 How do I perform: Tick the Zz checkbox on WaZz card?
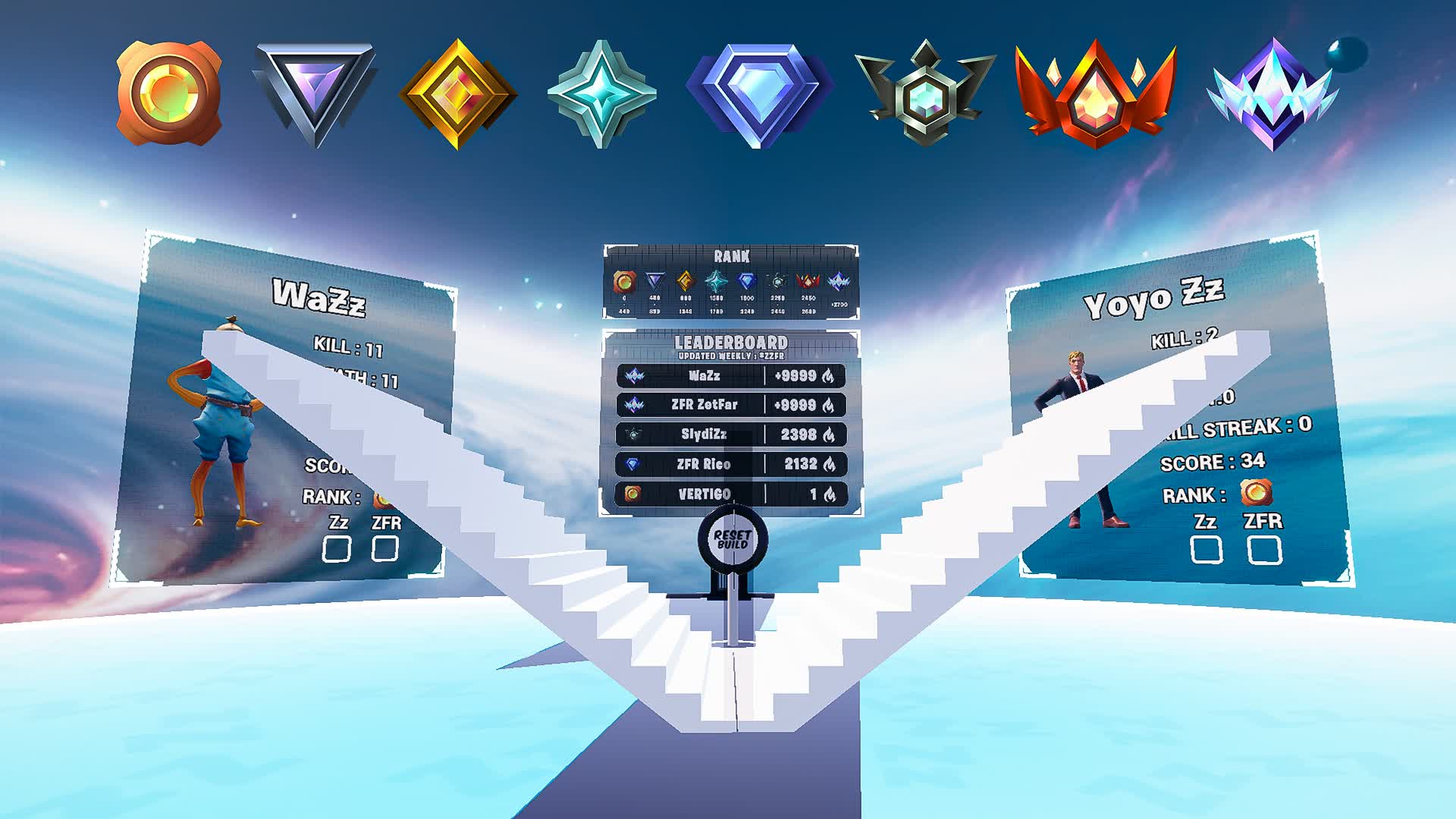coord(336,548)
